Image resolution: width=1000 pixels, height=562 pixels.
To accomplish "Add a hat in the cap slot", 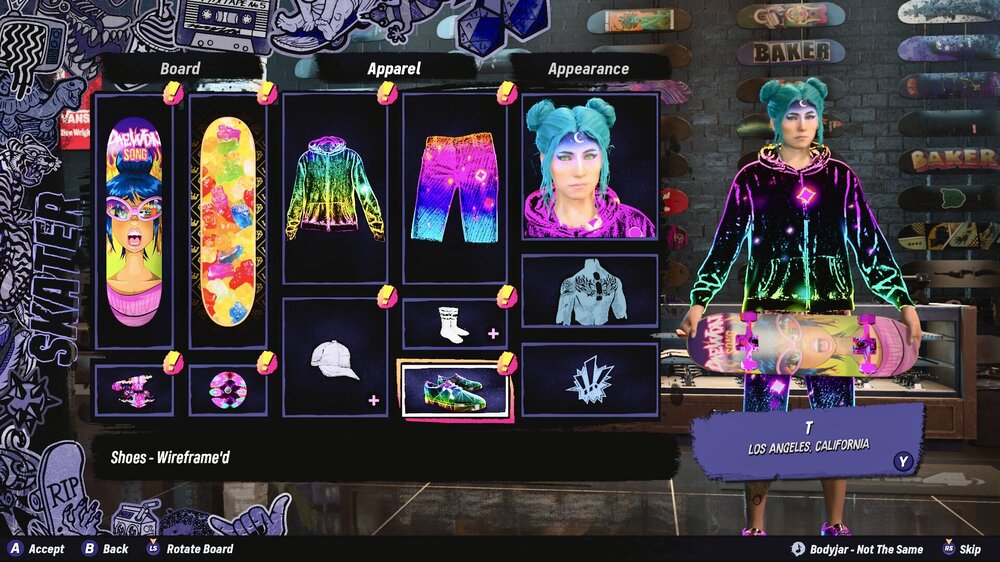I will coord(335,358).
